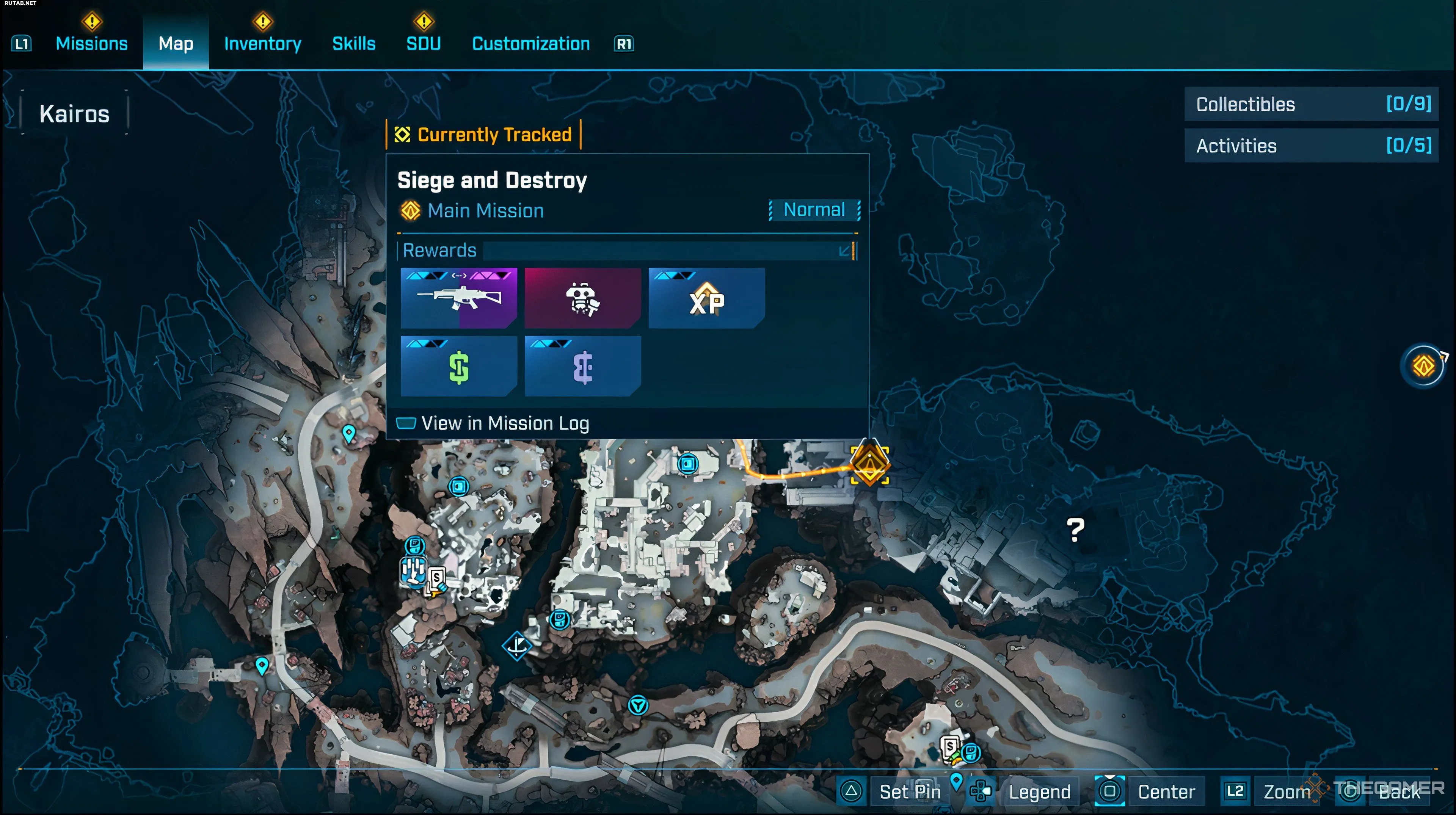1456x815 pixels.
Task: Open the Inventory tab
Action: [x=262, y=44]
